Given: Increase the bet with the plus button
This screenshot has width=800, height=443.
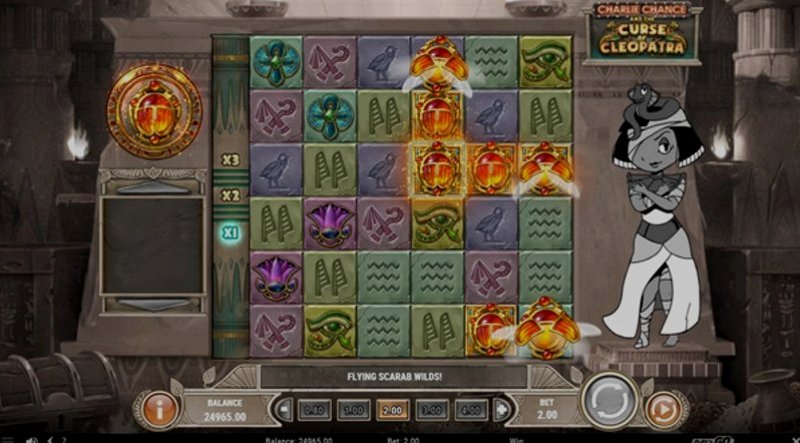Looking at the screenshot, I should [x=499, y=409].
